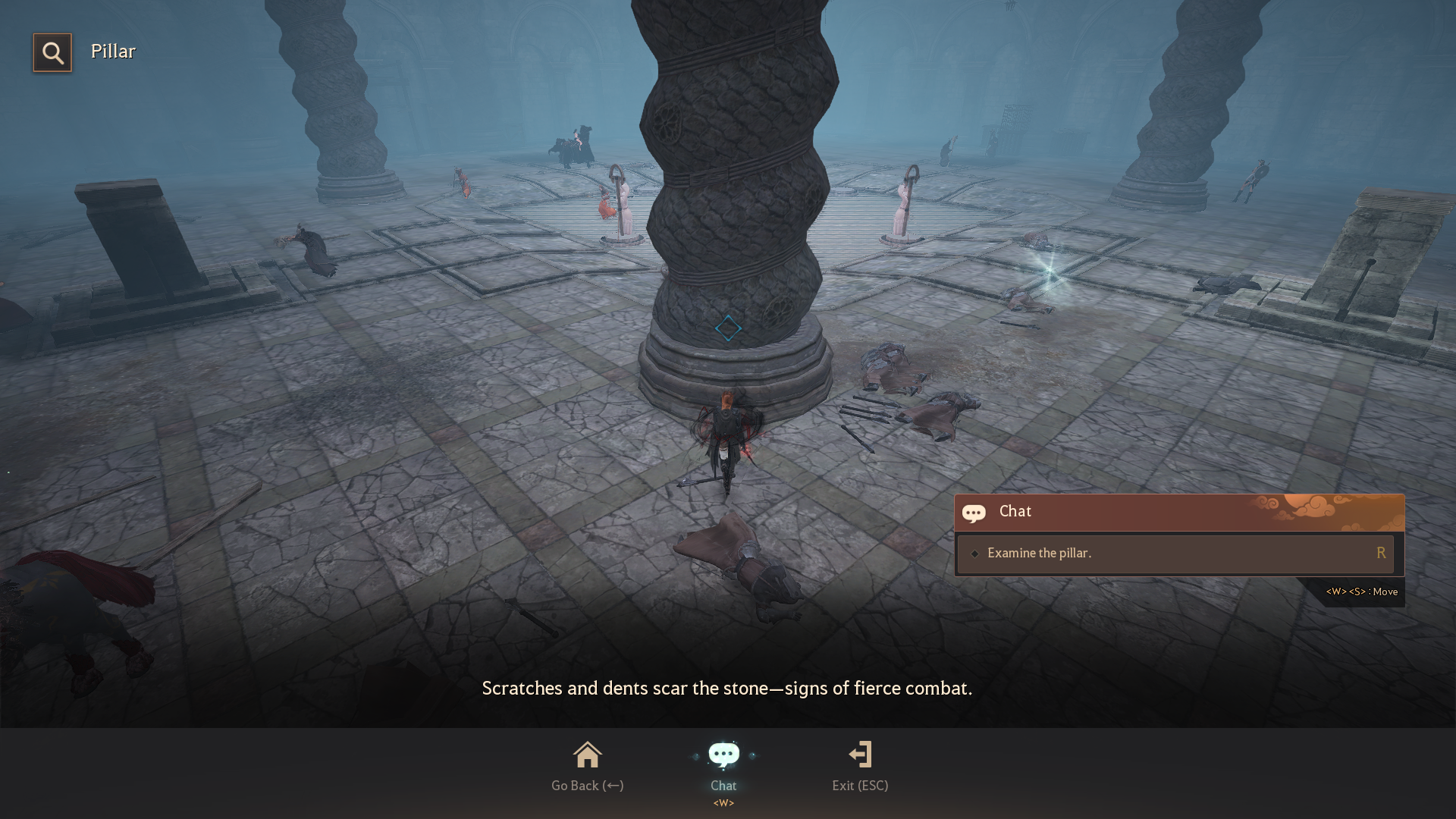Open the Chat speech bubble option

(723, 756)
